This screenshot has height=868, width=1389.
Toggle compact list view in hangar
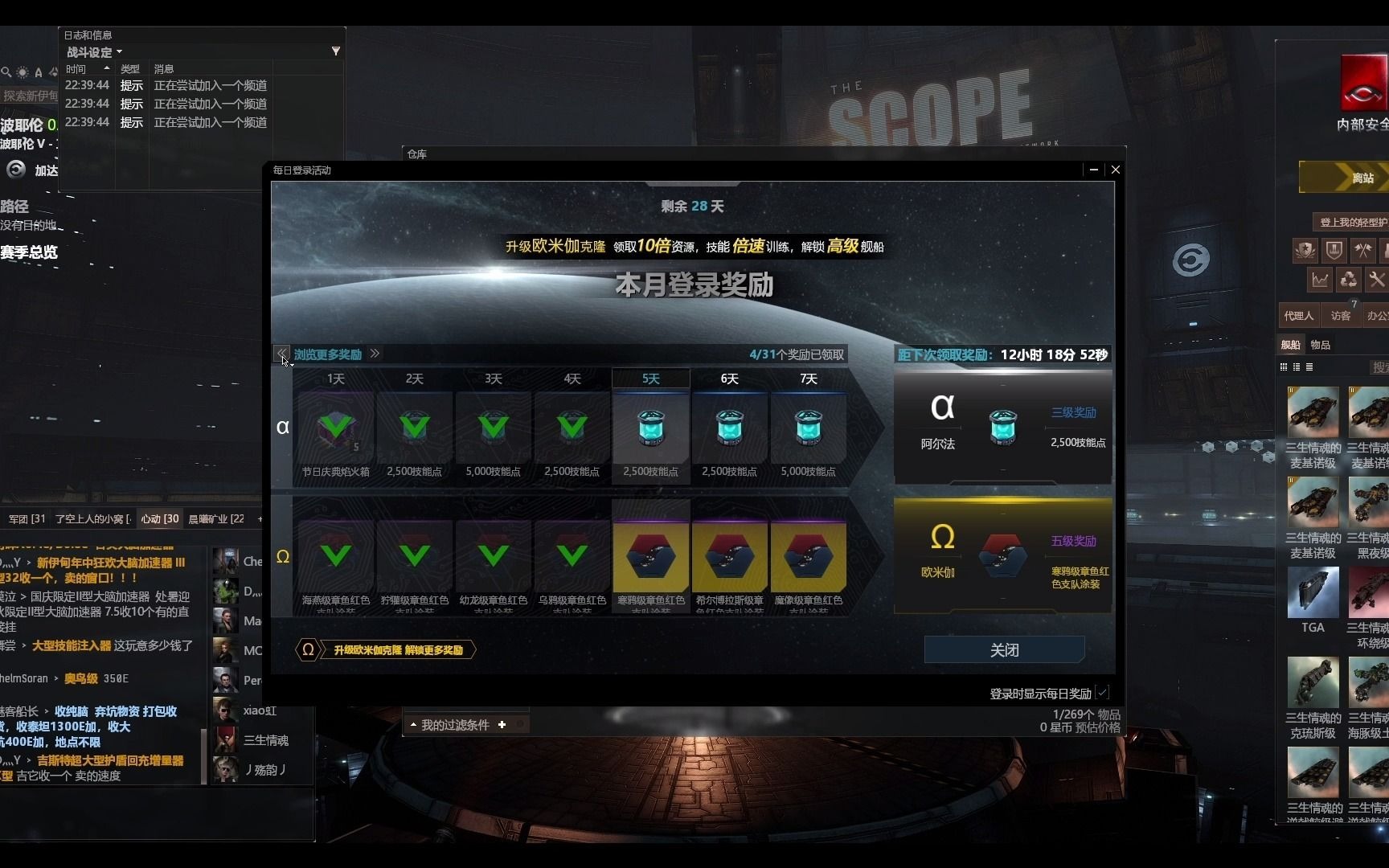pyautogui.click(x=1310, y=366)
